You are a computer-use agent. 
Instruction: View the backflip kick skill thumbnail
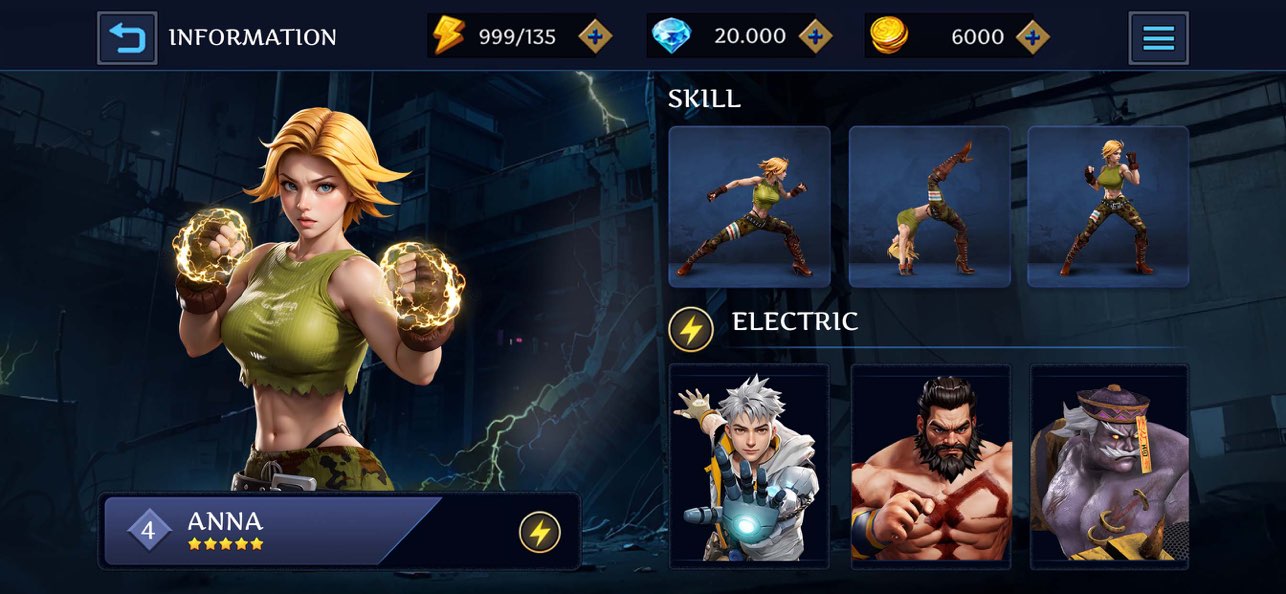point(929,207)
